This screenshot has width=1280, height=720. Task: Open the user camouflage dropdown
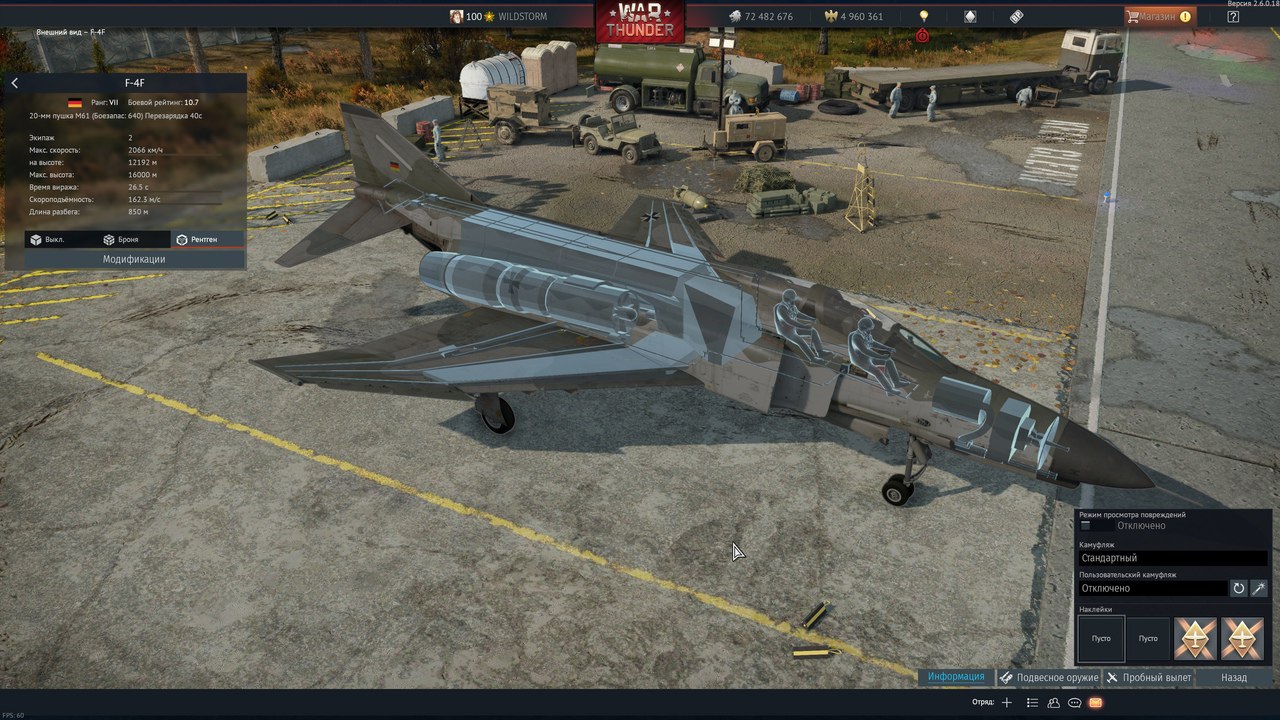tap(1152, 588)
